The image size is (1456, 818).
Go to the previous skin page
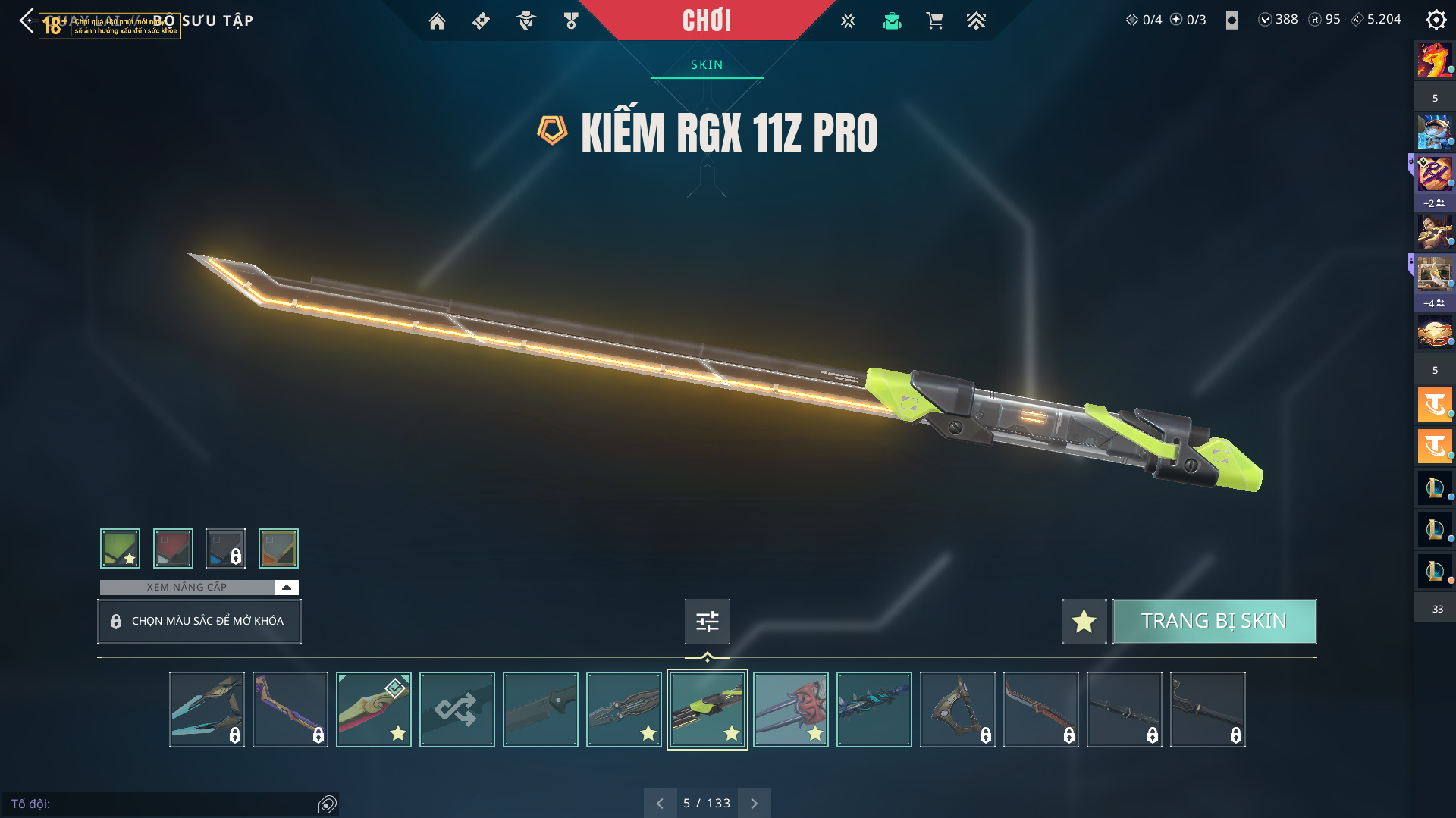pos(660,803)
